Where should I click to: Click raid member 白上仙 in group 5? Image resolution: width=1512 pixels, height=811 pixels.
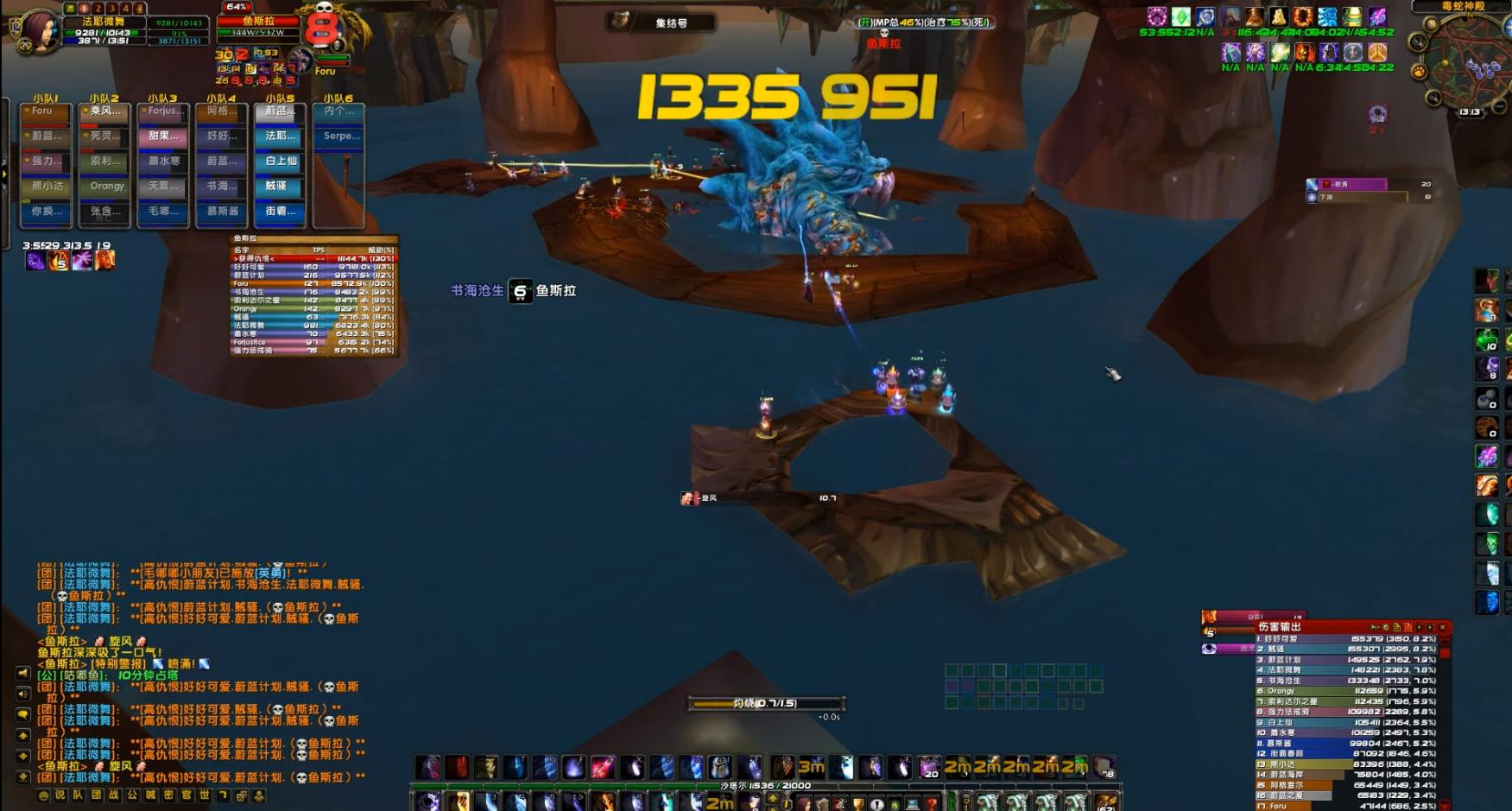click(281, 162)
